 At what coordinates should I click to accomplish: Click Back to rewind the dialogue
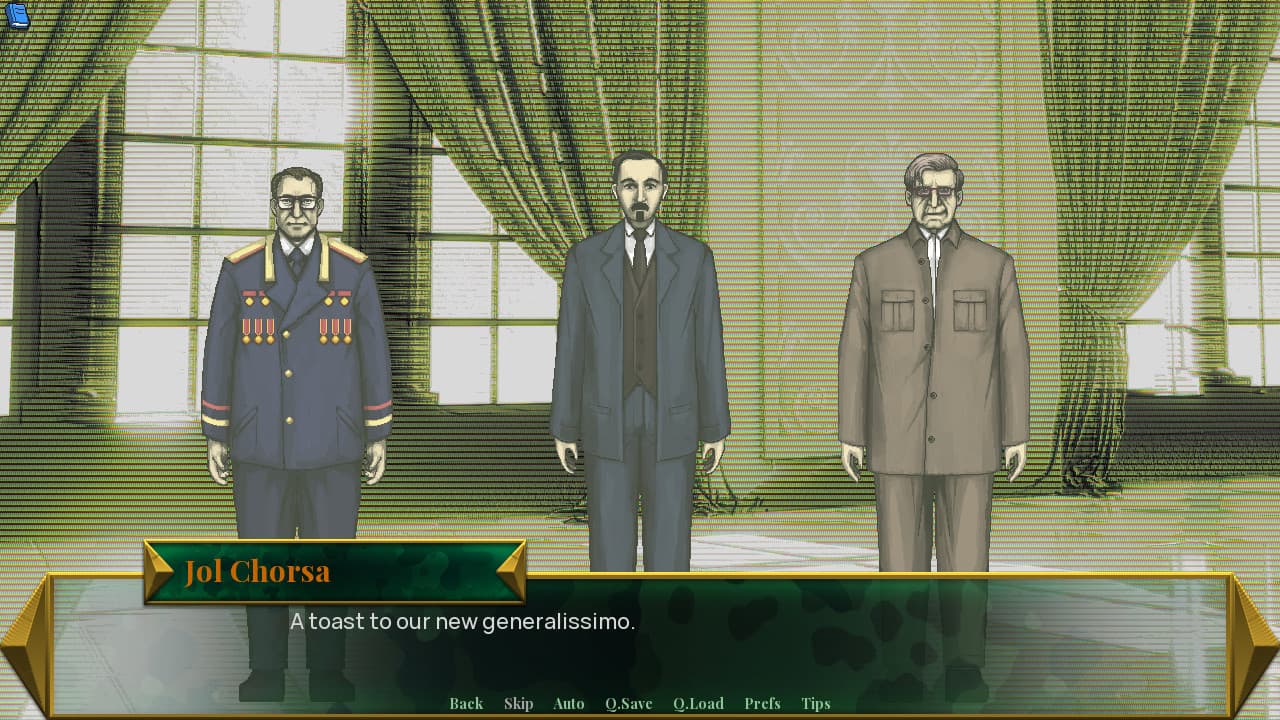(x=466, y=703)
